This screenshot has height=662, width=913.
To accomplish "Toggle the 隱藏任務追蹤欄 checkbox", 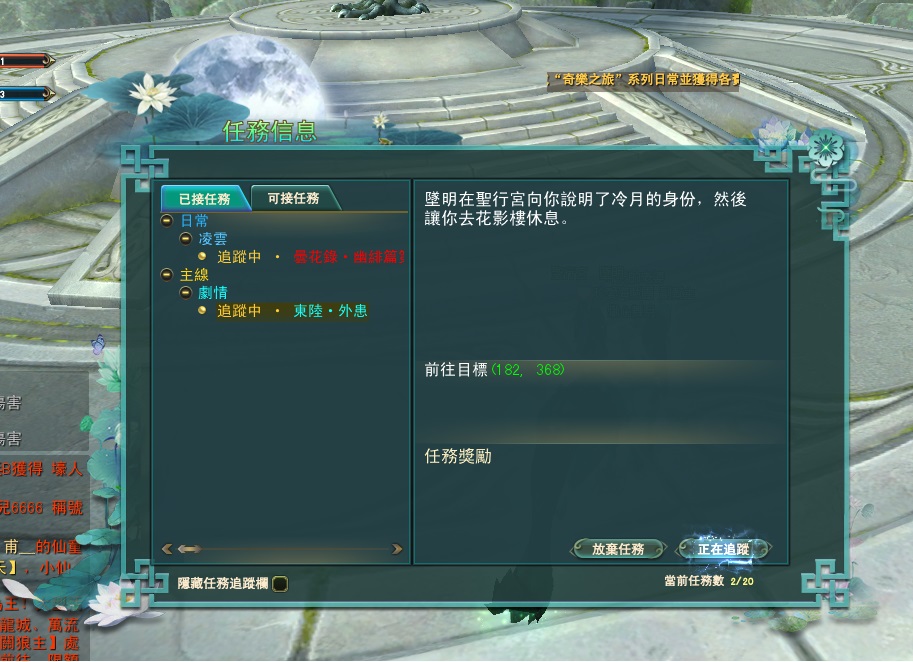I will pyautogui.click(x=280, y=584).
